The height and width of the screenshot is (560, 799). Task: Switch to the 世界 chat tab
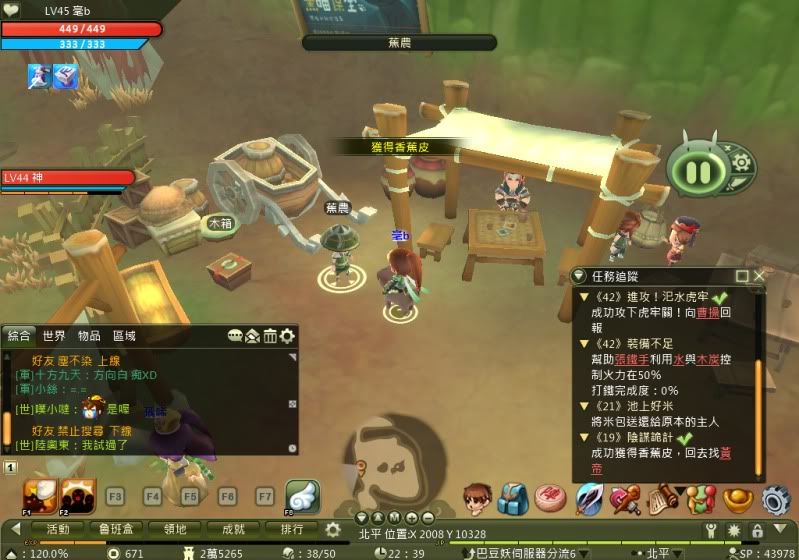[x=54, y=336]
